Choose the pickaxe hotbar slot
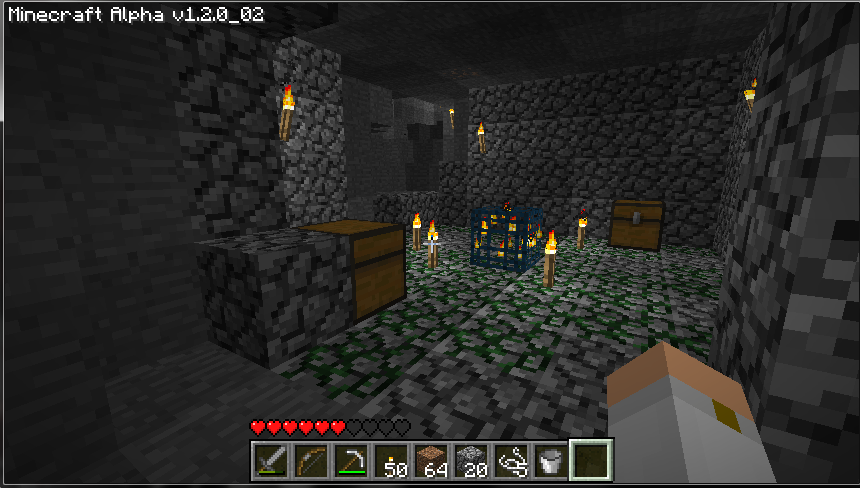Image resolution: width=861 pixels, height=490 pixels. click(x=350, y=460)
